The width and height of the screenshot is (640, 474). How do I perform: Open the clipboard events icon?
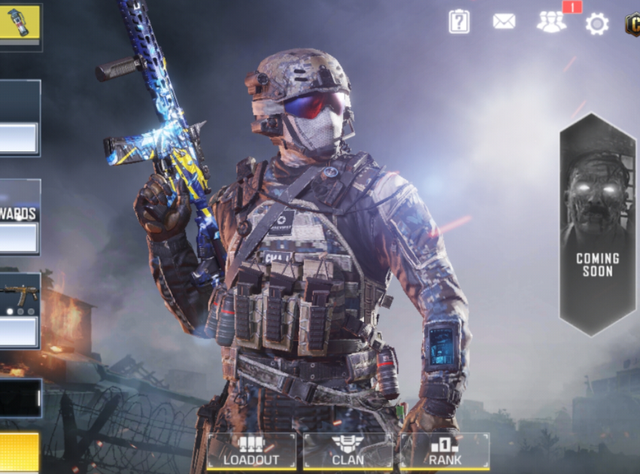pos(459,21)
